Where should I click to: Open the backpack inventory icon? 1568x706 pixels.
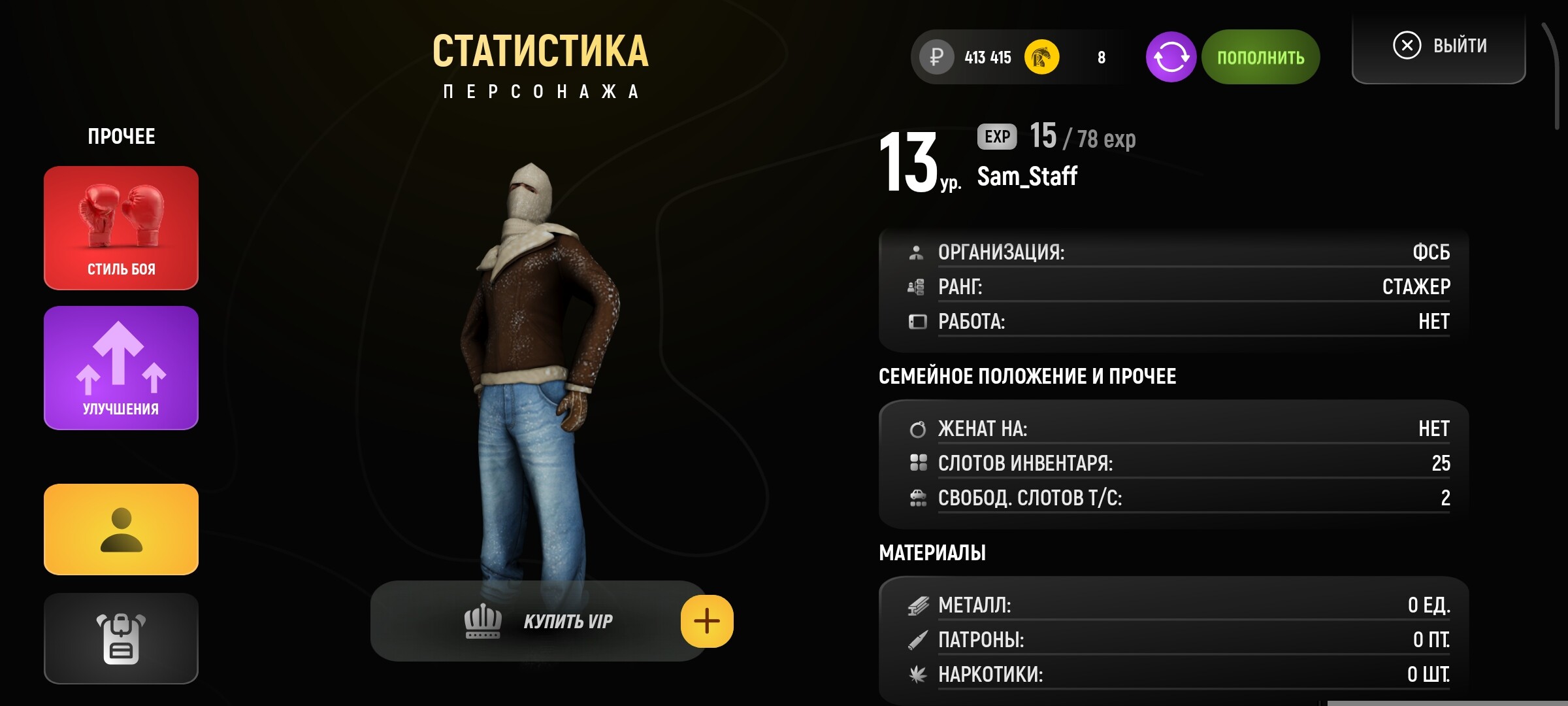click(121, 637)
